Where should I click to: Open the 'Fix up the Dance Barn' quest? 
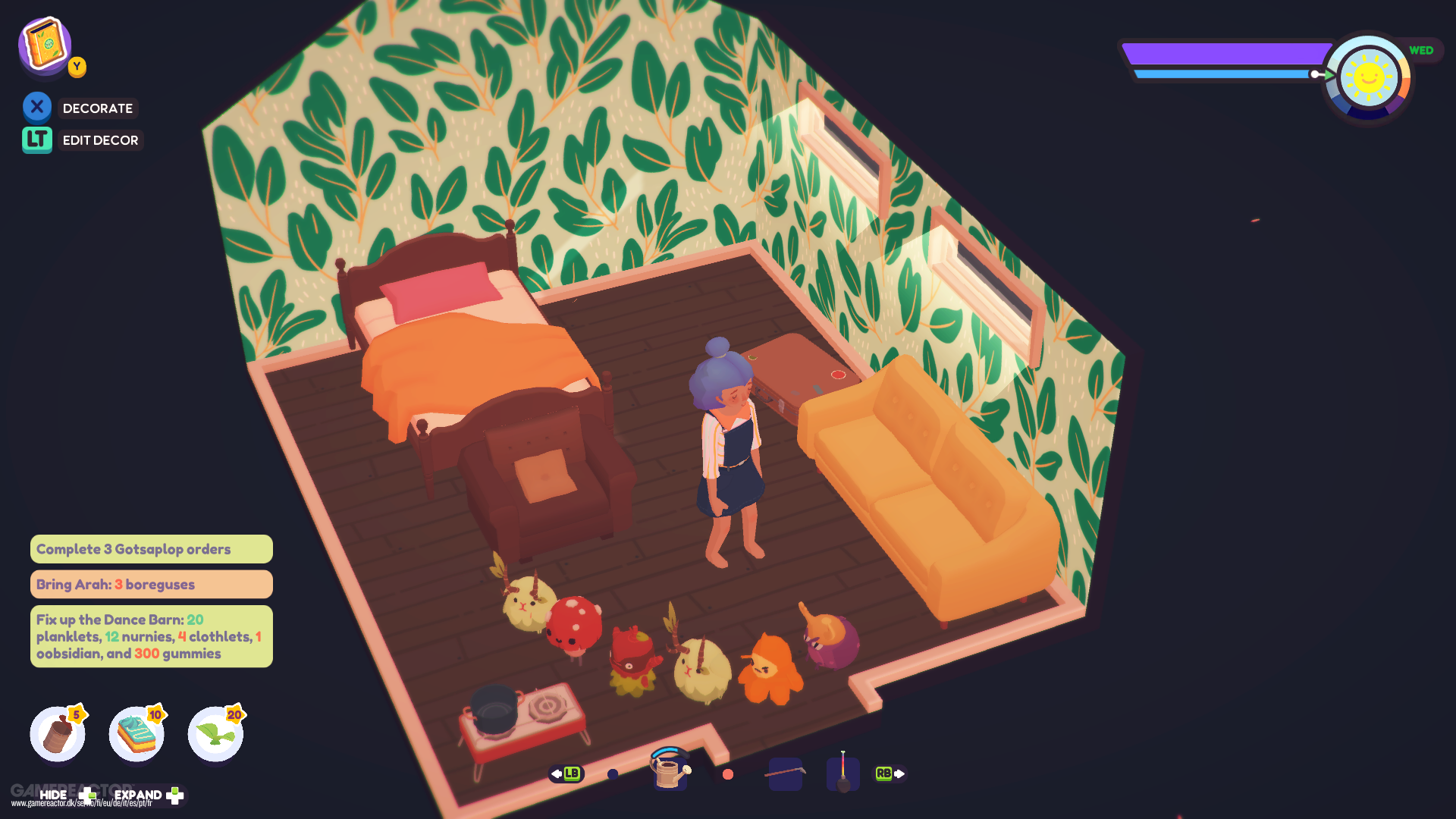coord(151,636)
